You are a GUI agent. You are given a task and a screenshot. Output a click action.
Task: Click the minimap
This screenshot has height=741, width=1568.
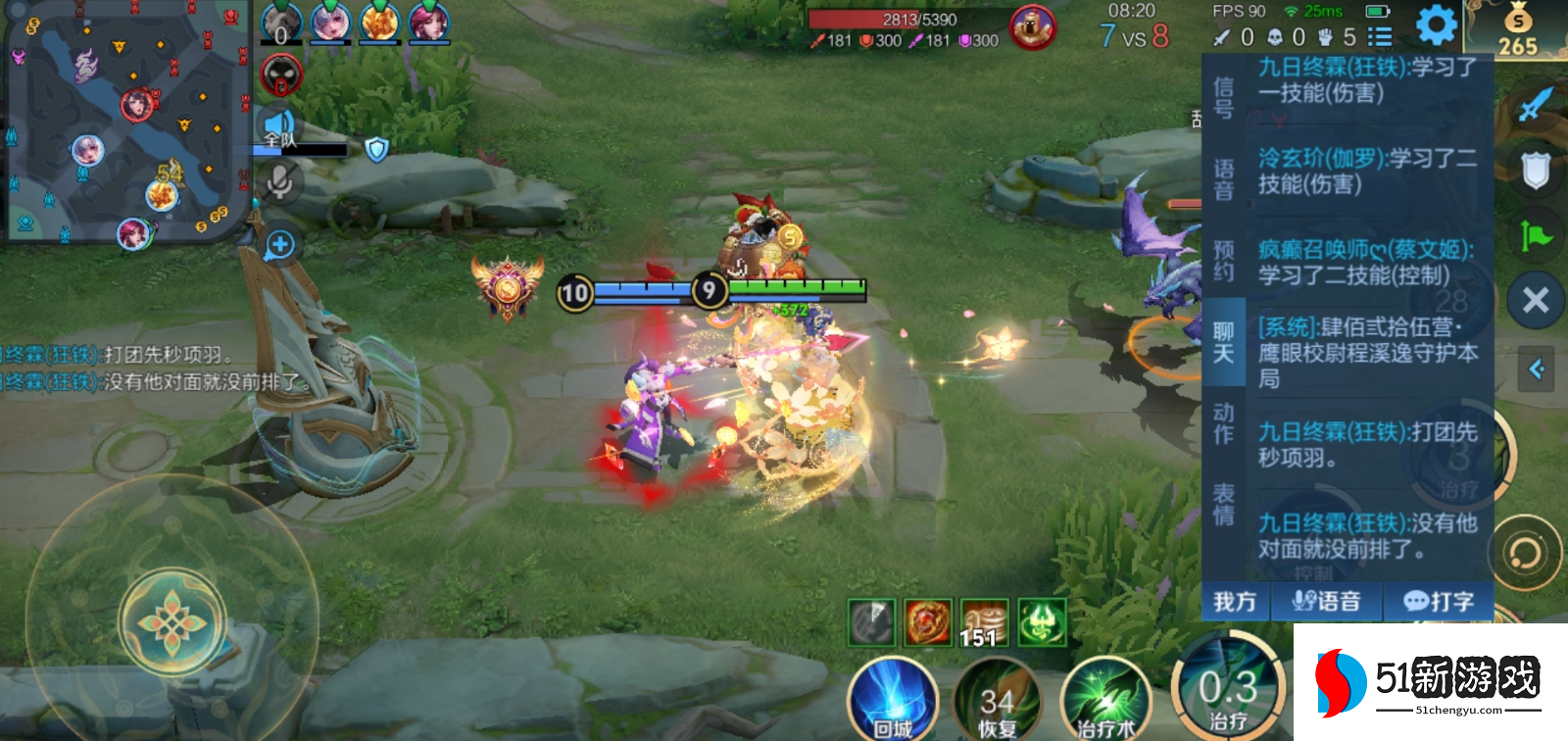(x=125, y=123)
